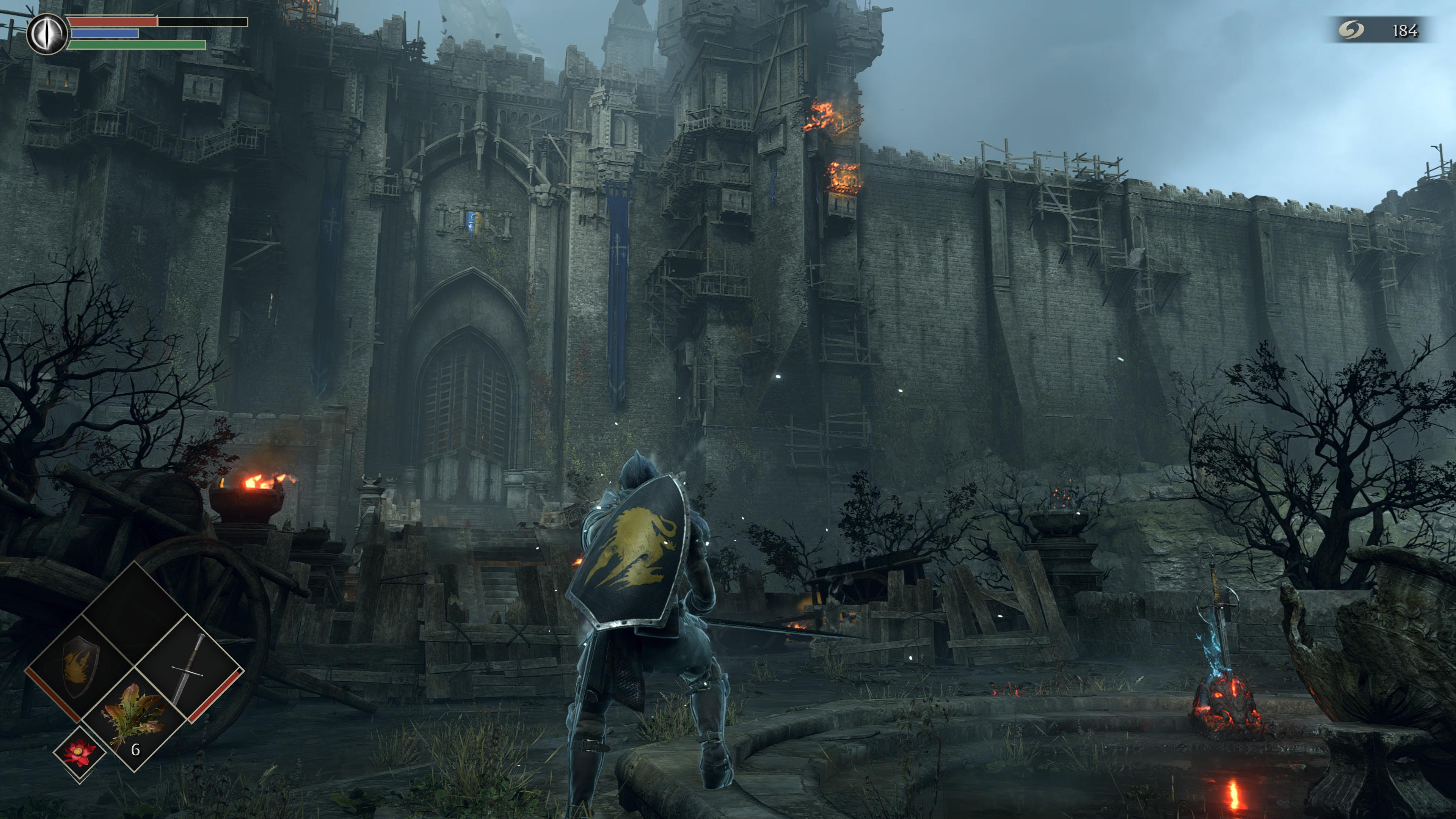
Task: Select the empty top quick slot
Action: pyautogui.click(x=135, y=613)
